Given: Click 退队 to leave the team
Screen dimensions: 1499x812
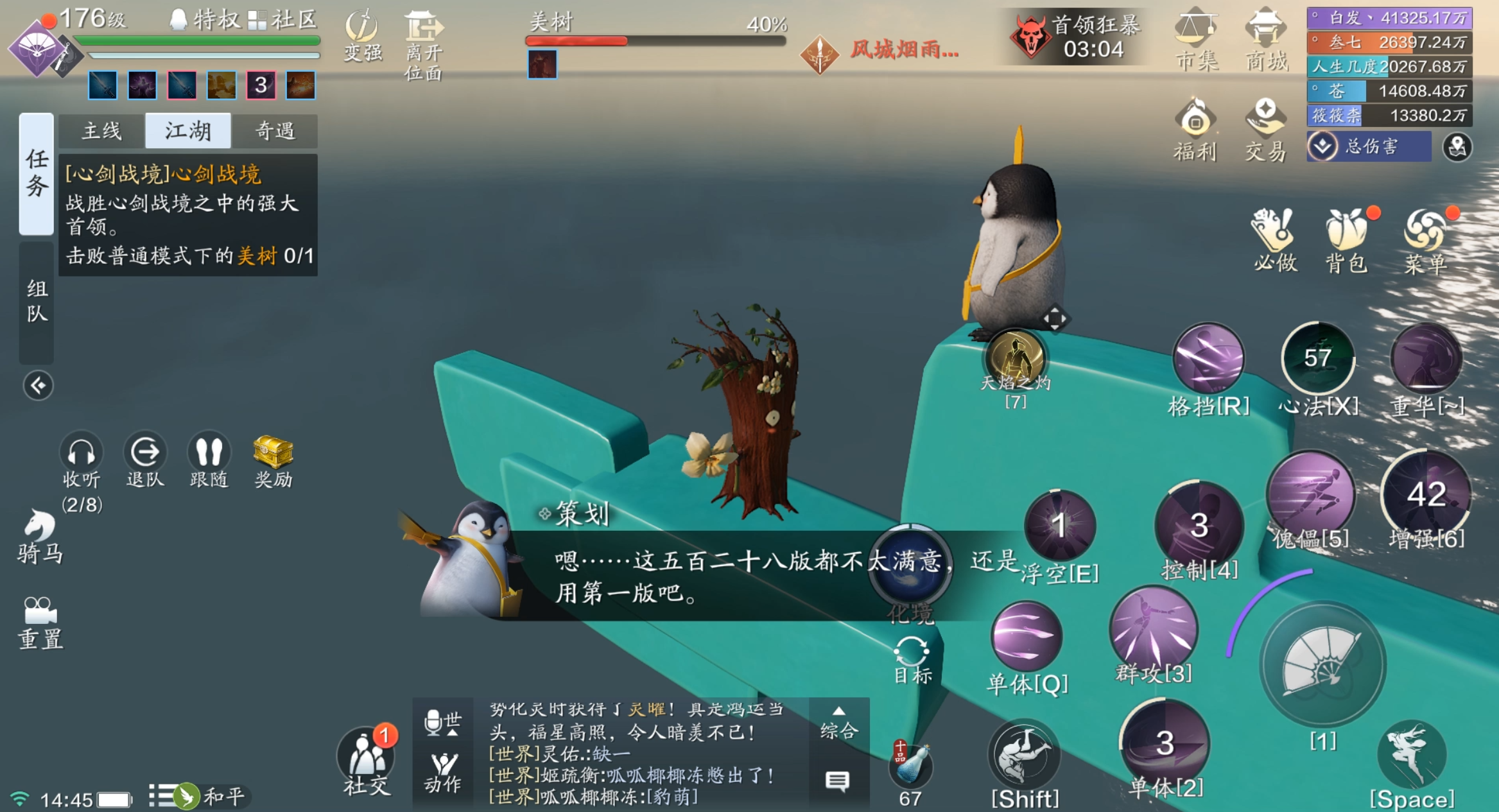Looking at the screenshot, I should (x=145, y=460).
